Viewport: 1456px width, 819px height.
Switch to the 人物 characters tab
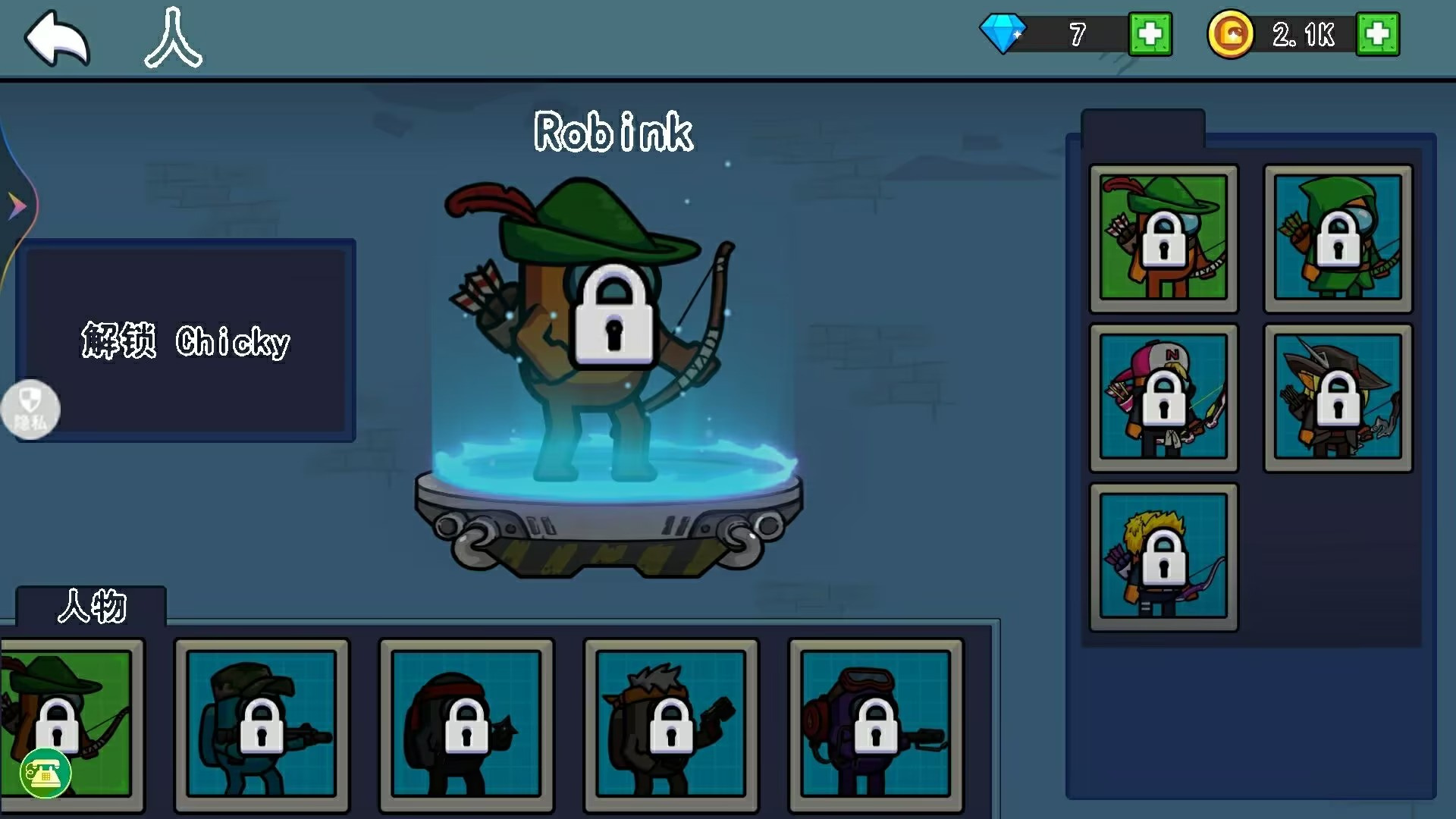click(x=91, y=607)
